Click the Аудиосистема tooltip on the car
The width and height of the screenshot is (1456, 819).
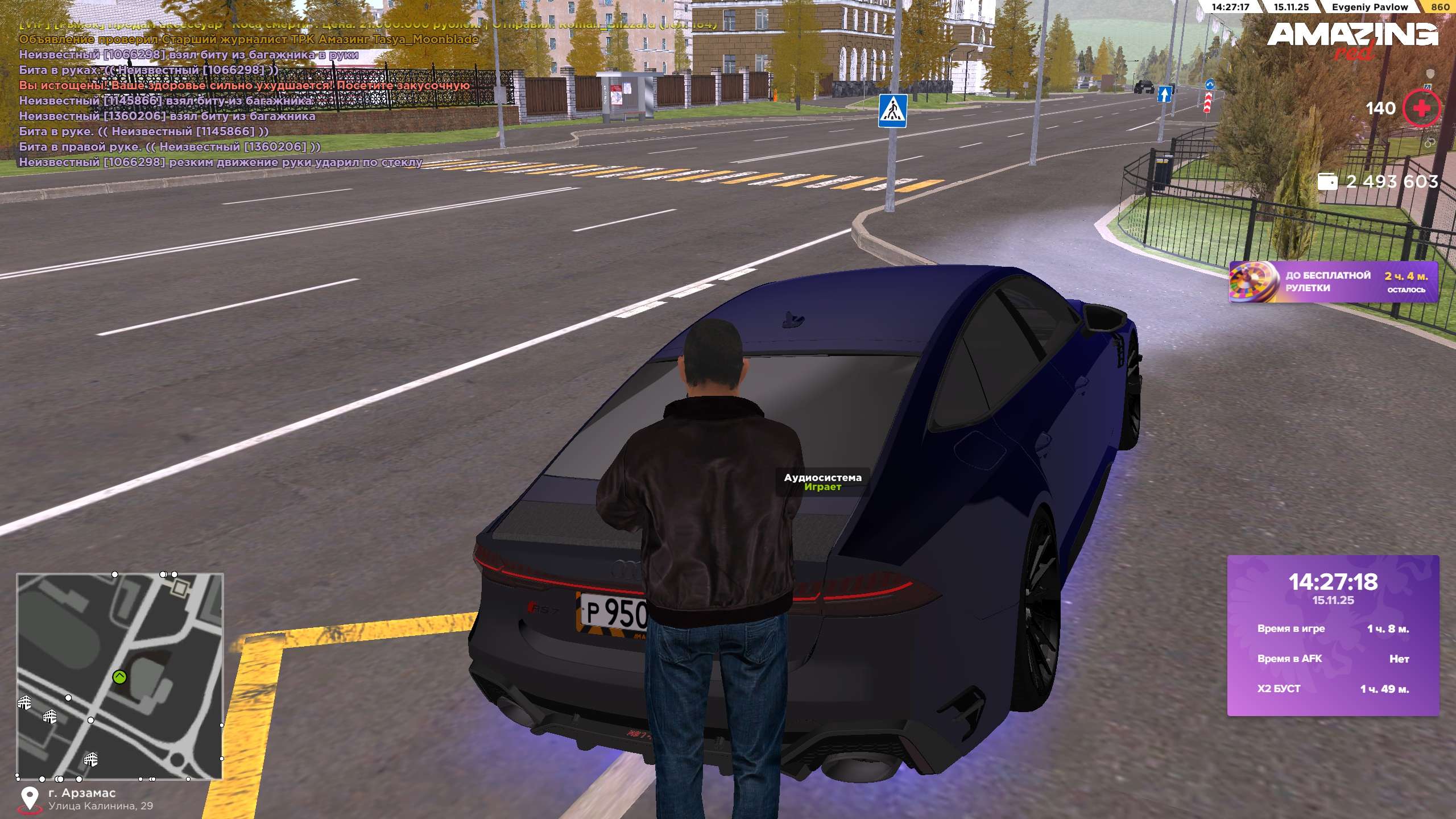(822, 482)
